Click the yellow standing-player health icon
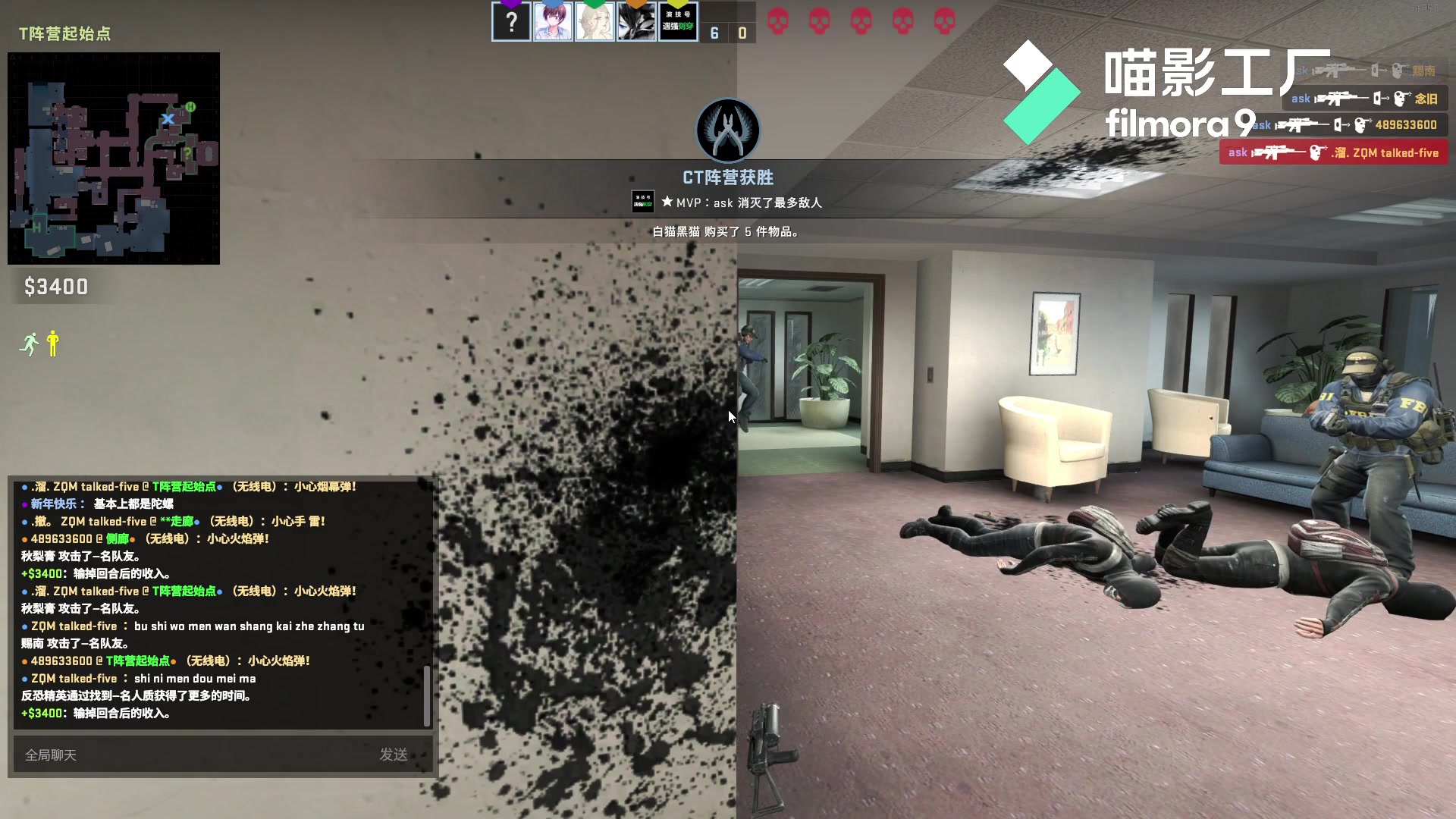The image size is (1456, 819). pos(52,344)
